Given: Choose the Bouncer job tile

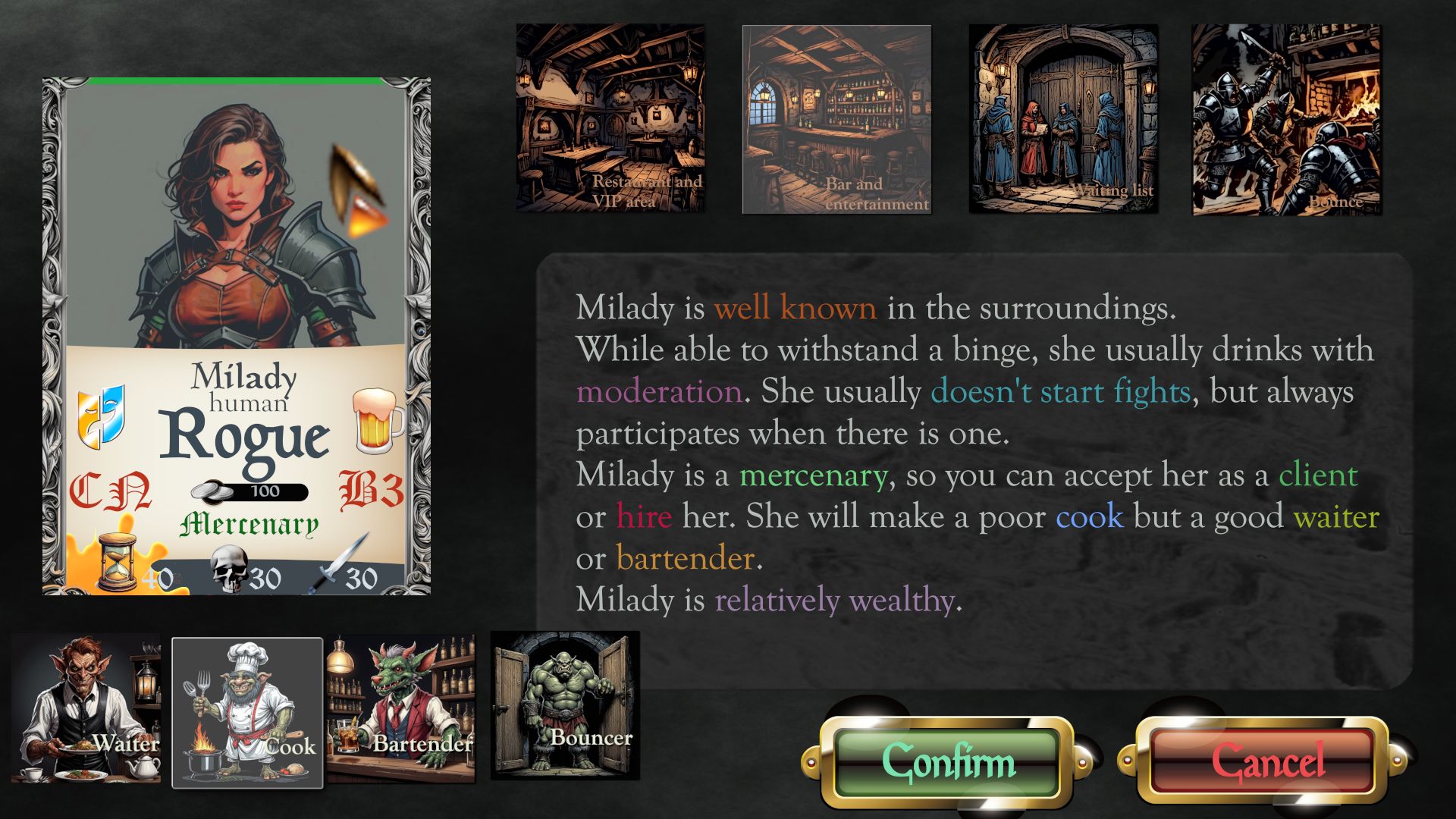Looking at the screenshot, I should coord(565,705).
